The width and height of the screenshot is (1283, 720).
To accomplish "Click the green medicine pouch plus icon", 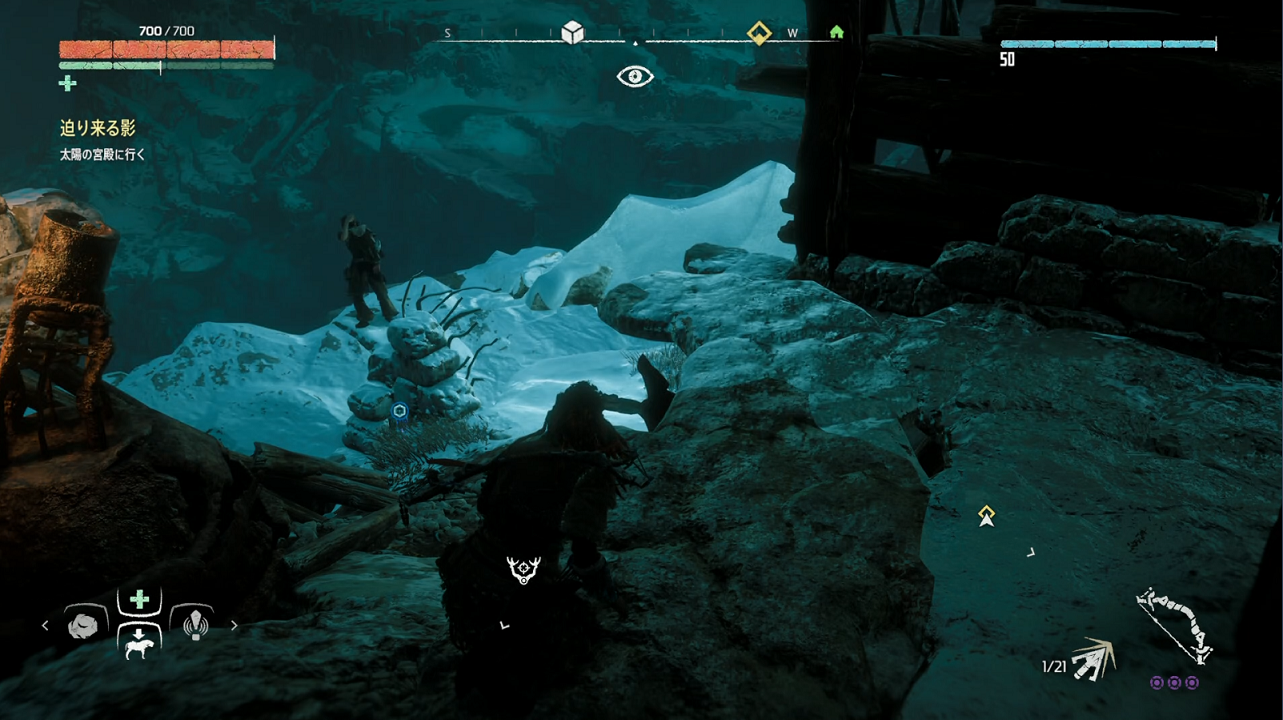I will [68, 83].
